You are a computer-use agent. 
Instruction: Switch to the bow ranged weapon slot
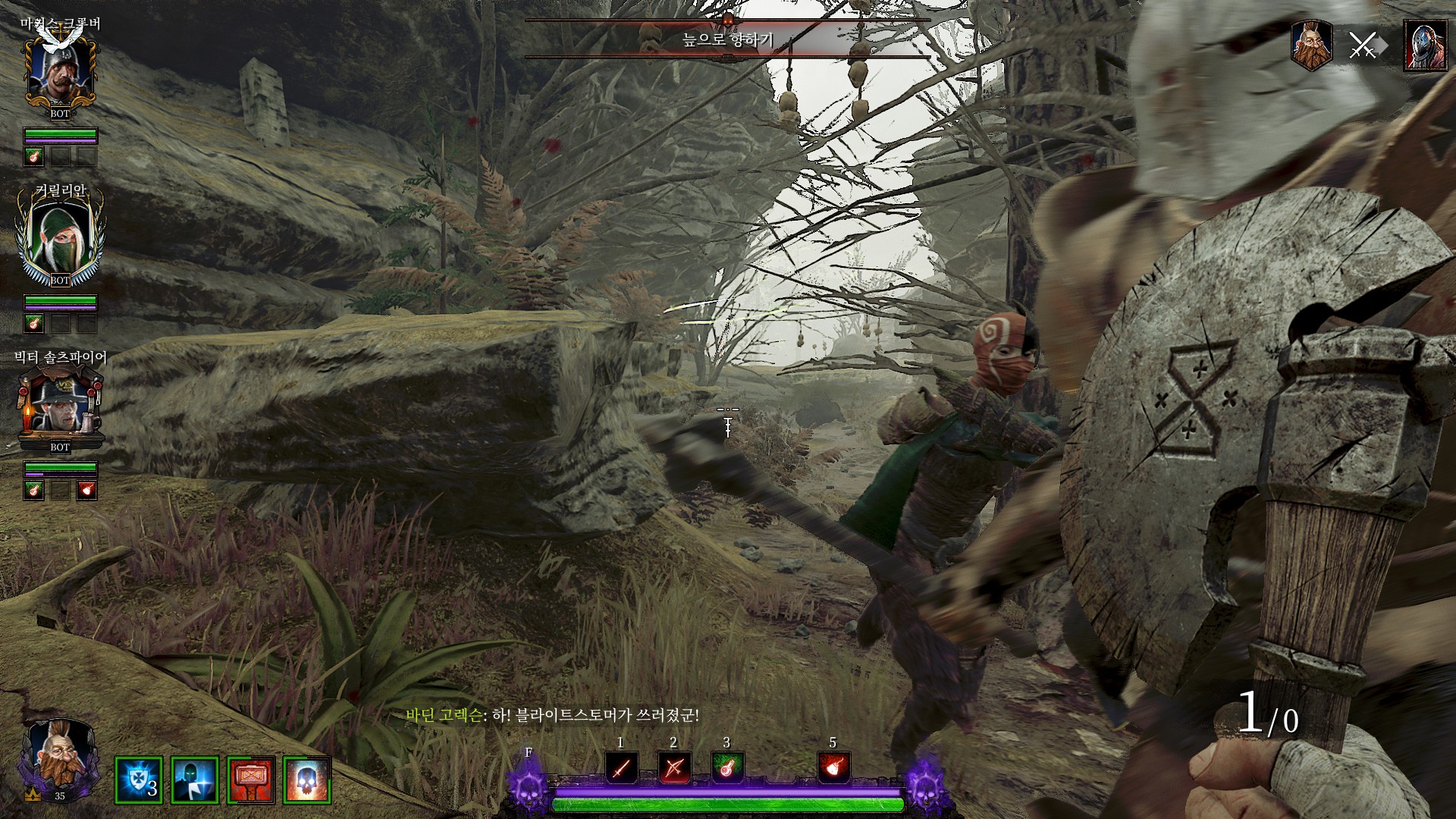click(x=673, y=769)
